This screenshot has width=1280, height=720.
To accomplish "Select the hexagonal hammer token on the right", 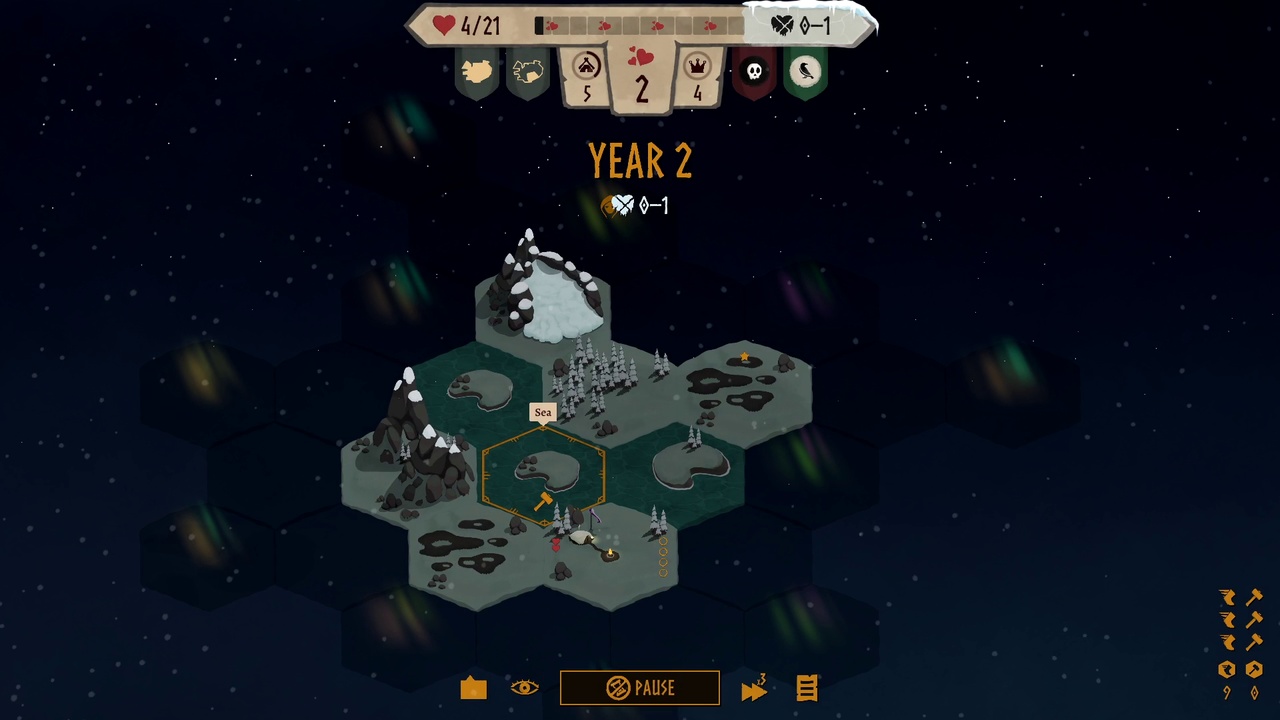I will click(1255, 670).
